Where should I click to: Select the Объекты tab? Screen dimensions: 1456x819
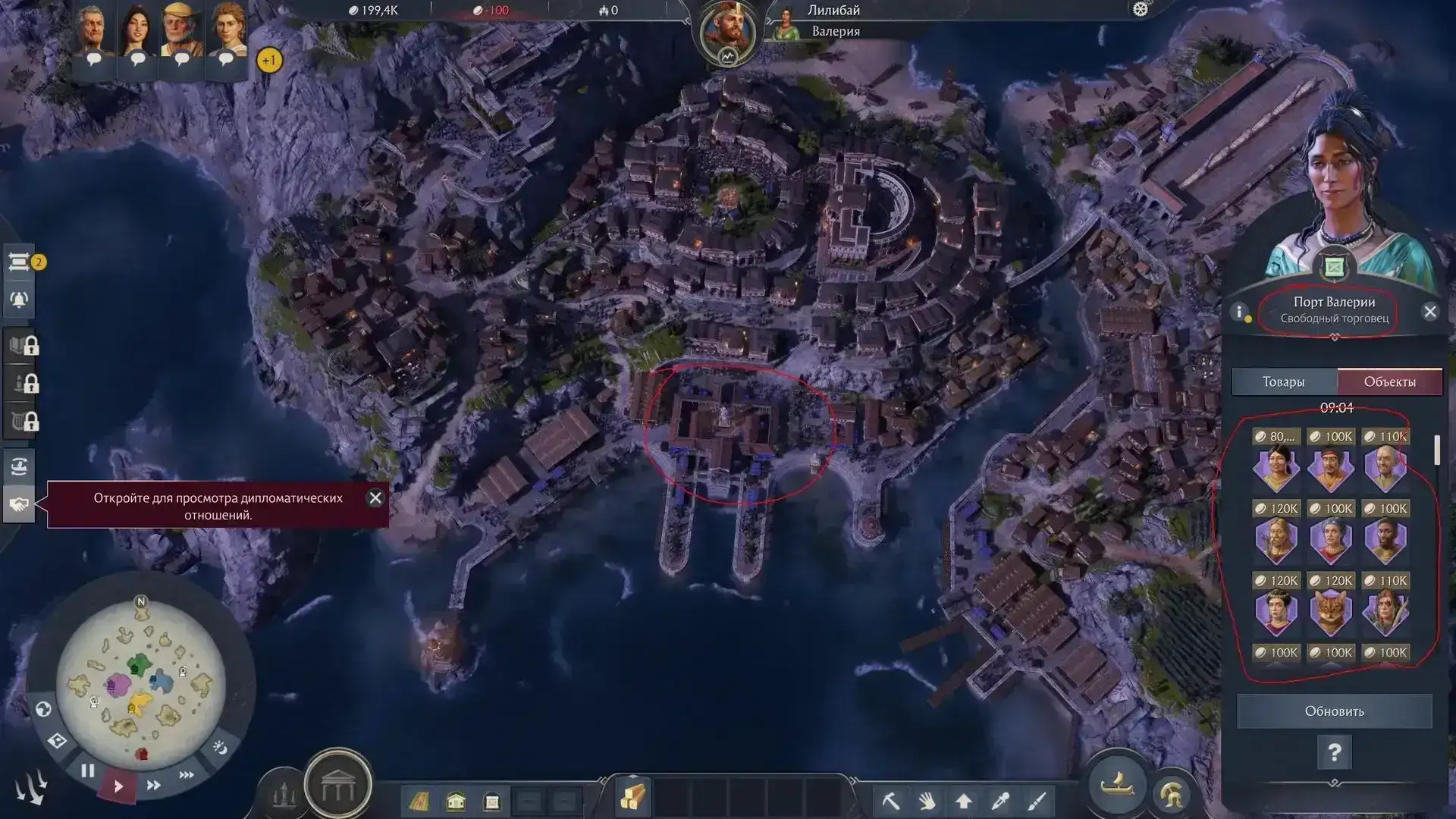pos(1389,381)
